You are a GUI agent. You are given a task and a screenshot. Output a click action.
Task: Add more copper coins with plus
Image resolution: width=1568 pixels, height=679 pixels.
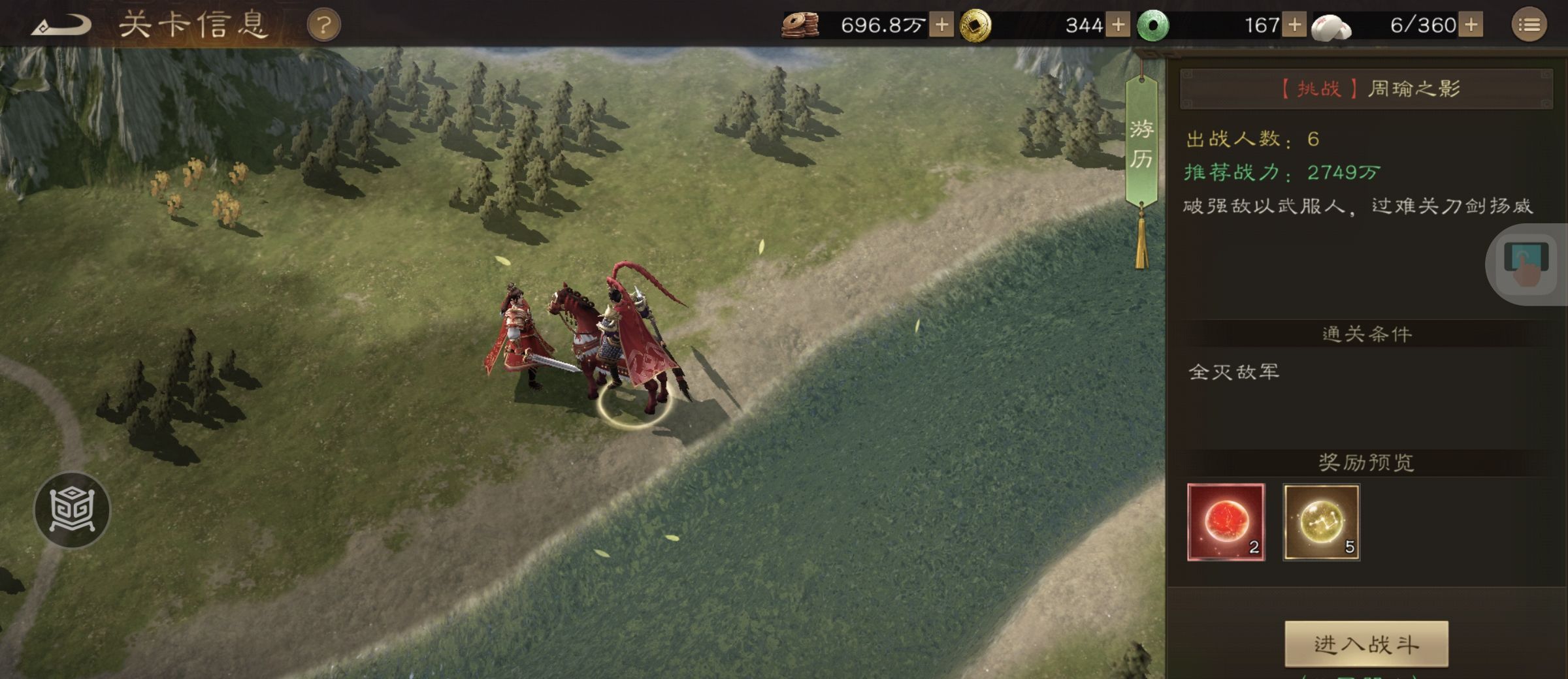point(941,25)
